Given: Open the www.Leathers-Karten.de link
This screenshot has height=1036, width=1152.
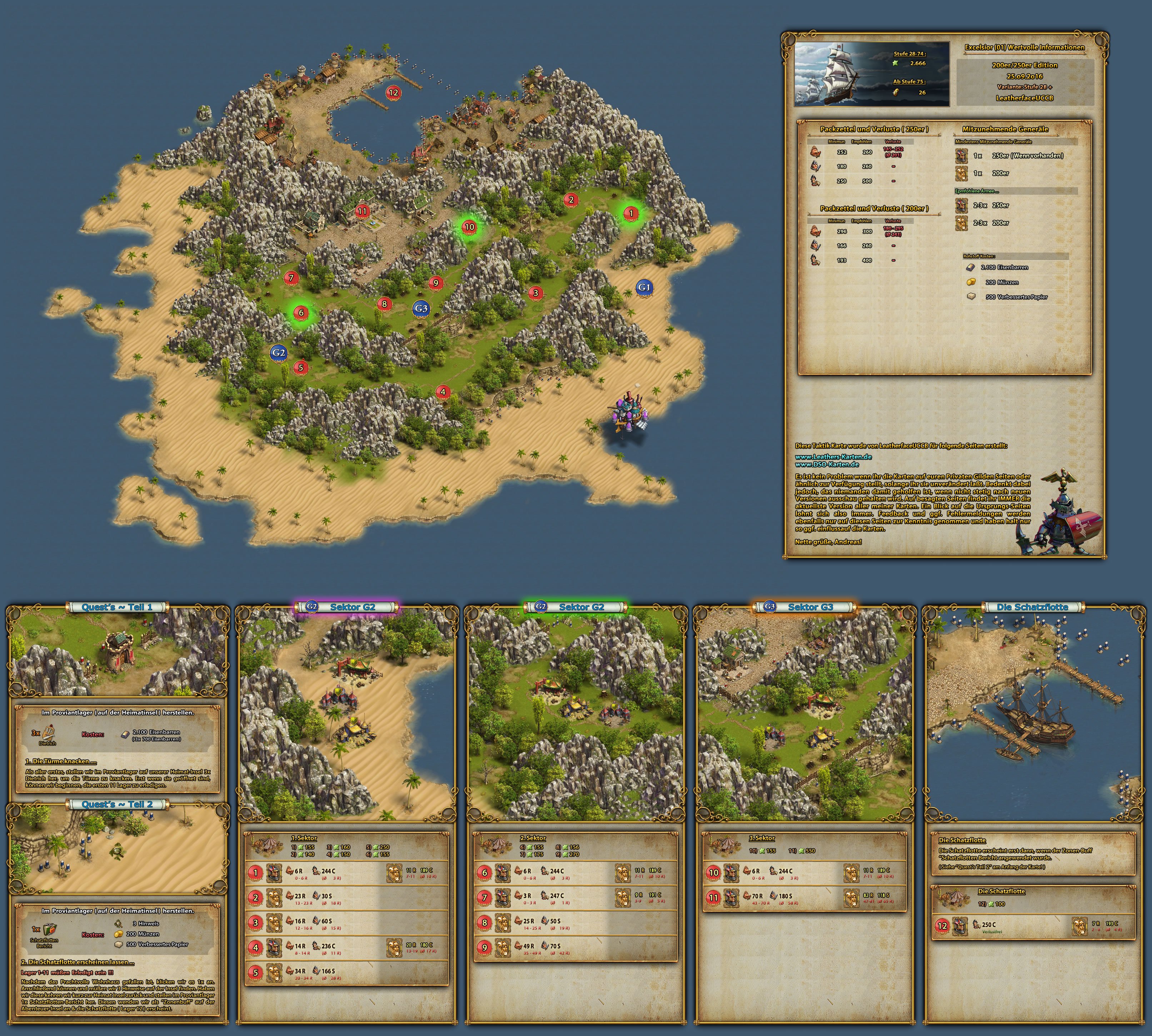Looking at the screenshot, I should [x=833, y=457].
